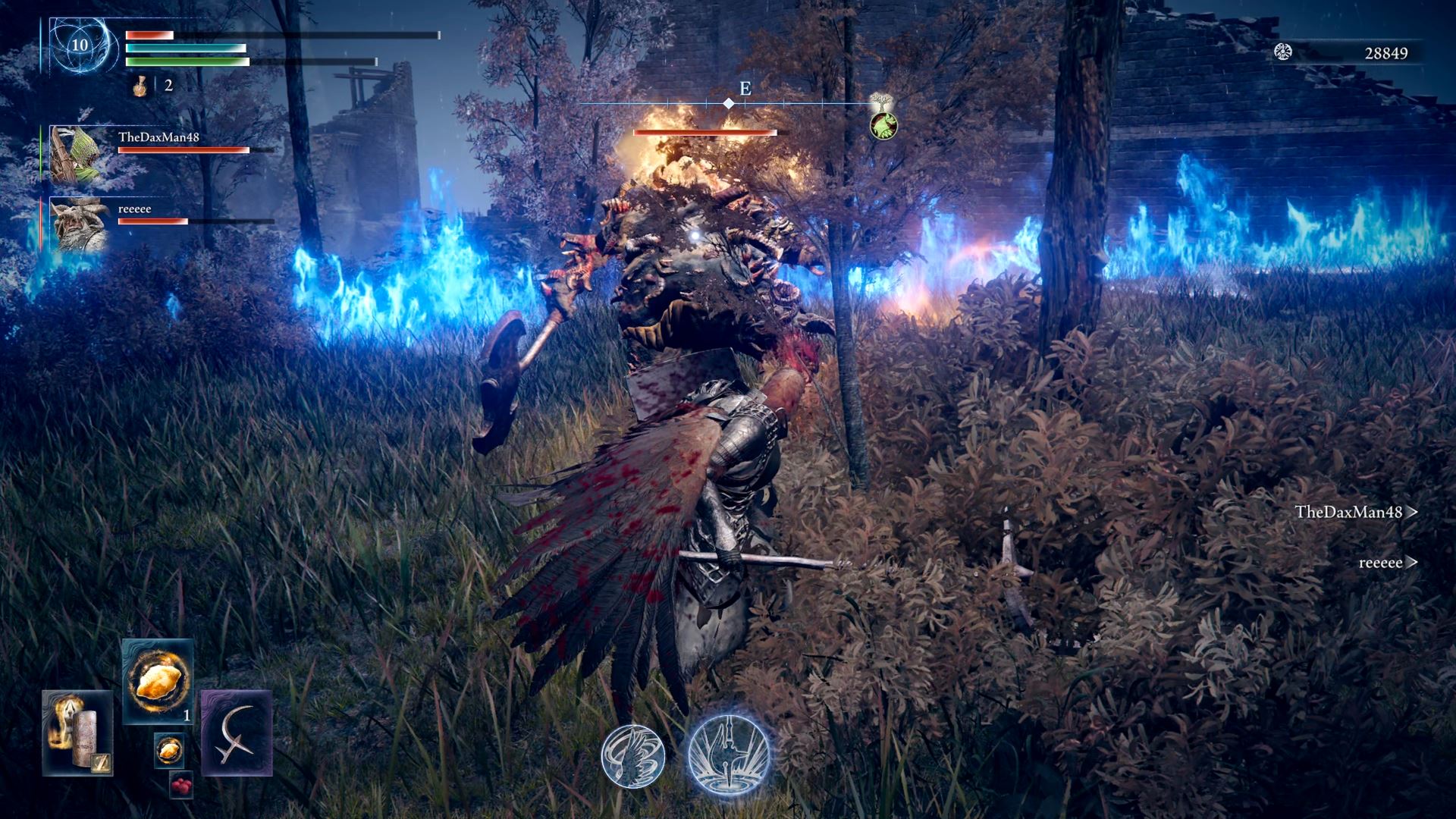This screenshot has height=819, width=1456.
Task: Choose the small red berries item slot
Action: 180,786
